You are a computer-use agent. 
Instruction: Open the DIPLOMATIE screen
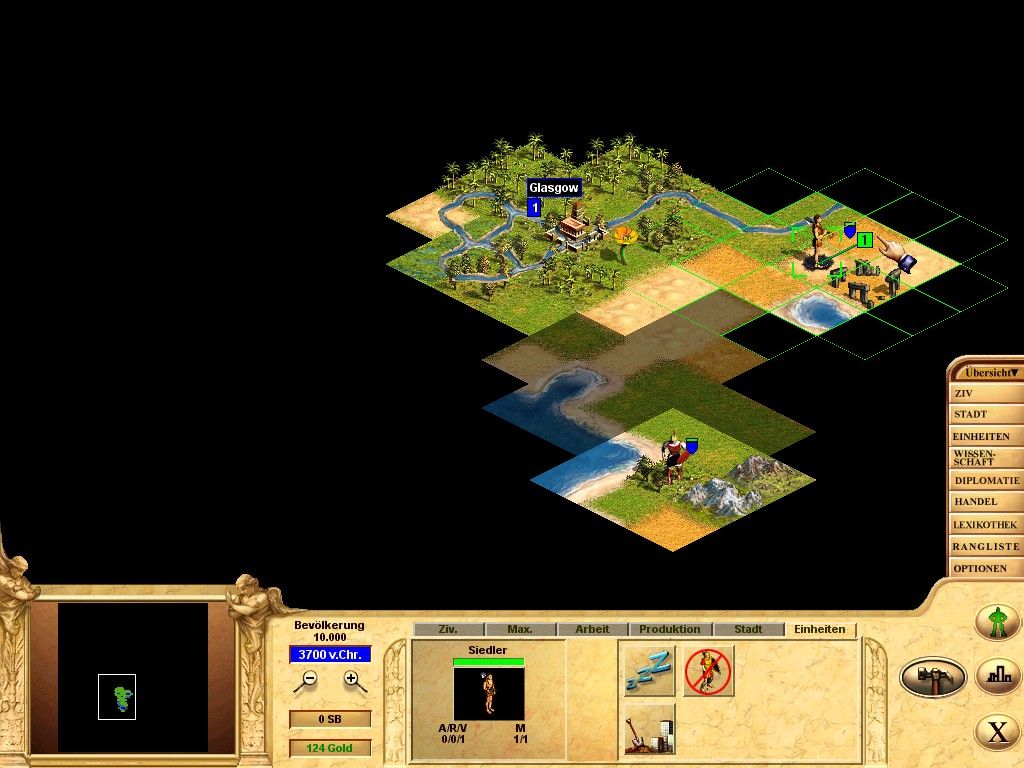coord(986,480)
